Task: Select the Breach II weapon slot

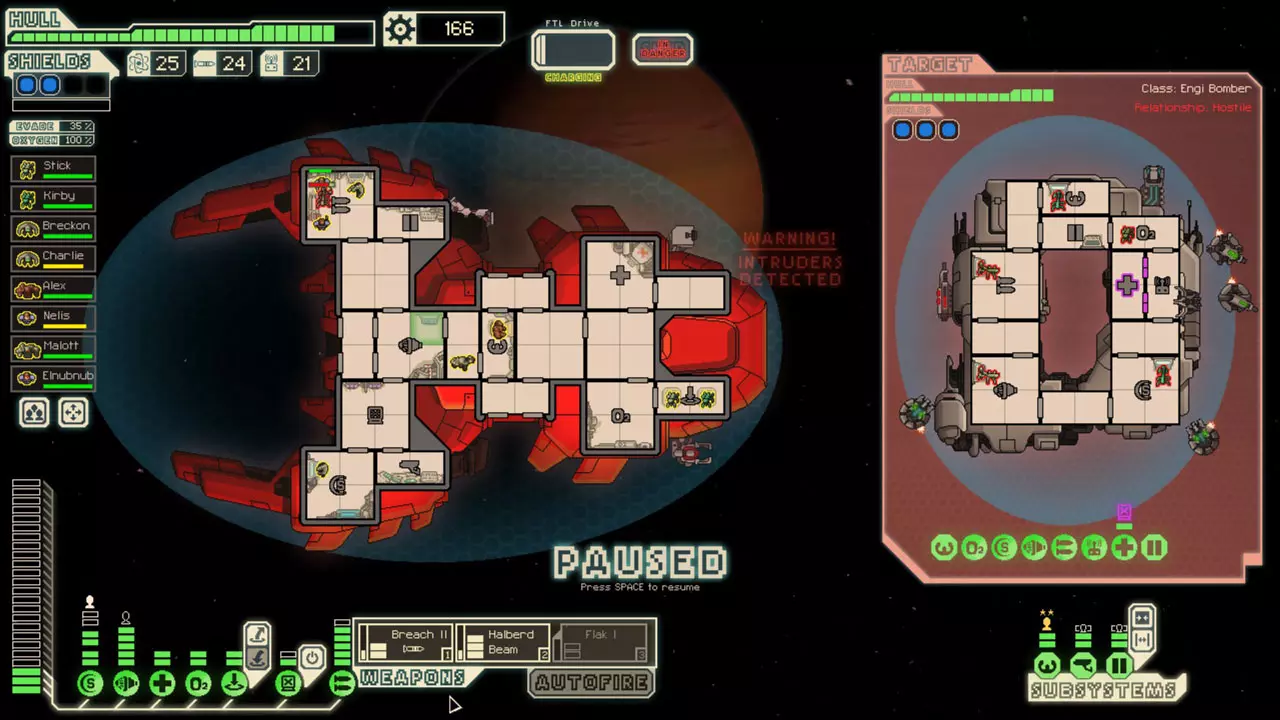Action: (406, 642)
